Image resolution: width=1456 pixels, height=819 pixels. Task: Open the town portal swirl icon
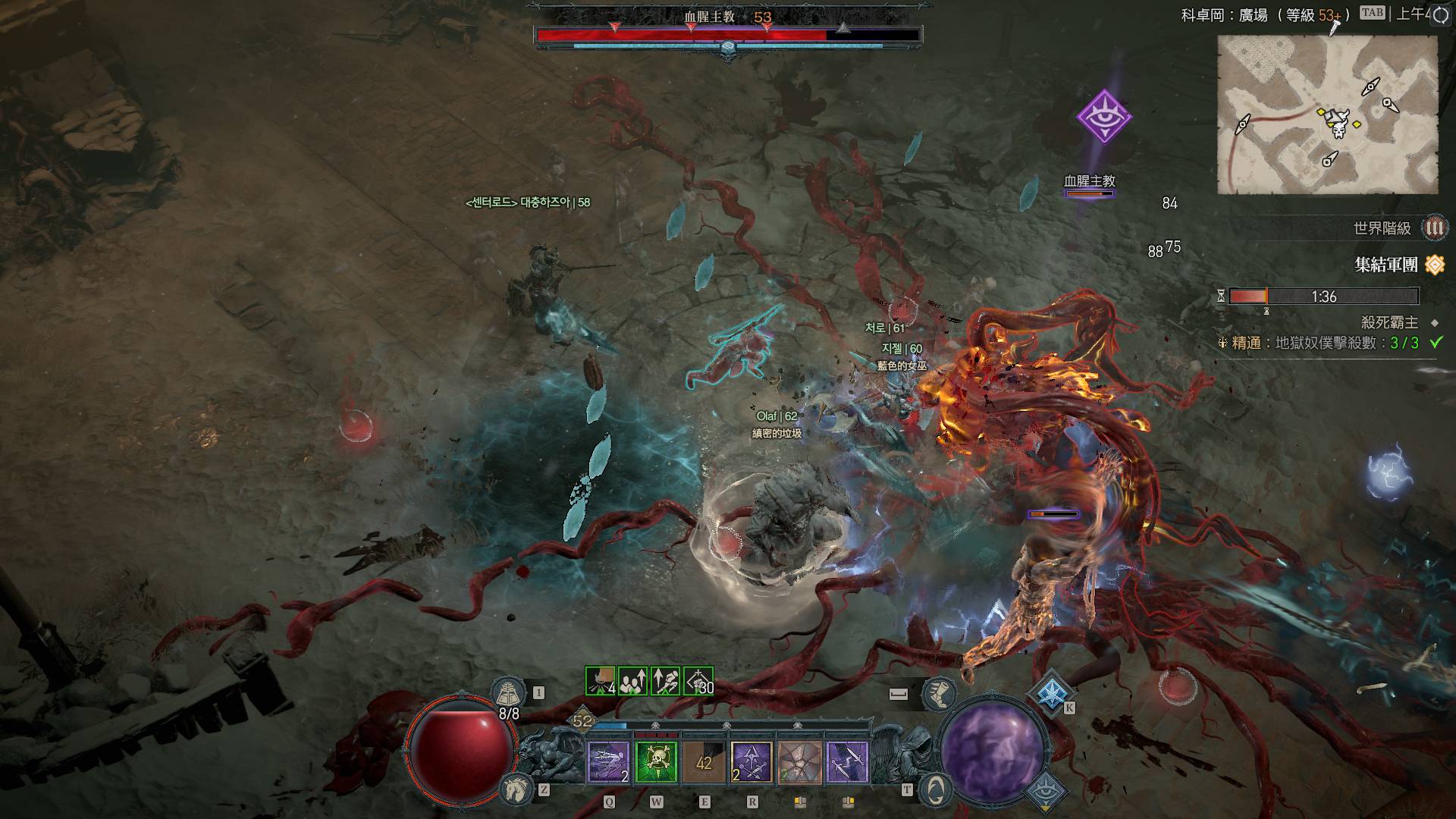point(936,790)
